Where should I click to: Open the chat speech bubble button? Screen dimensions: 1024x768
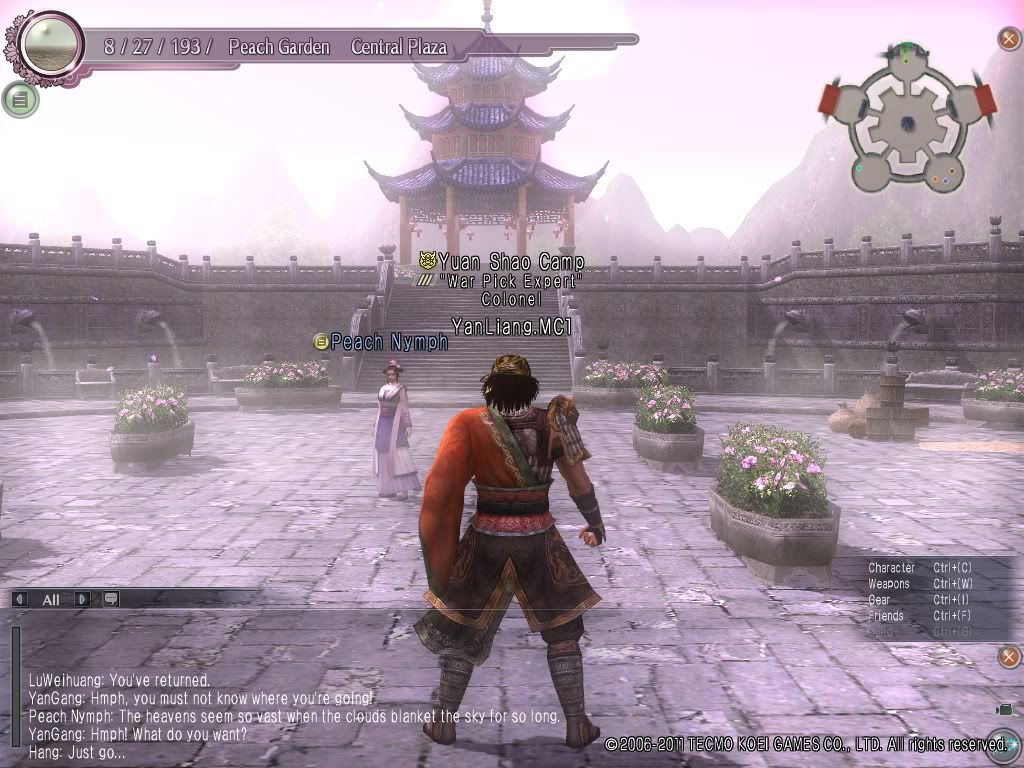110,599
